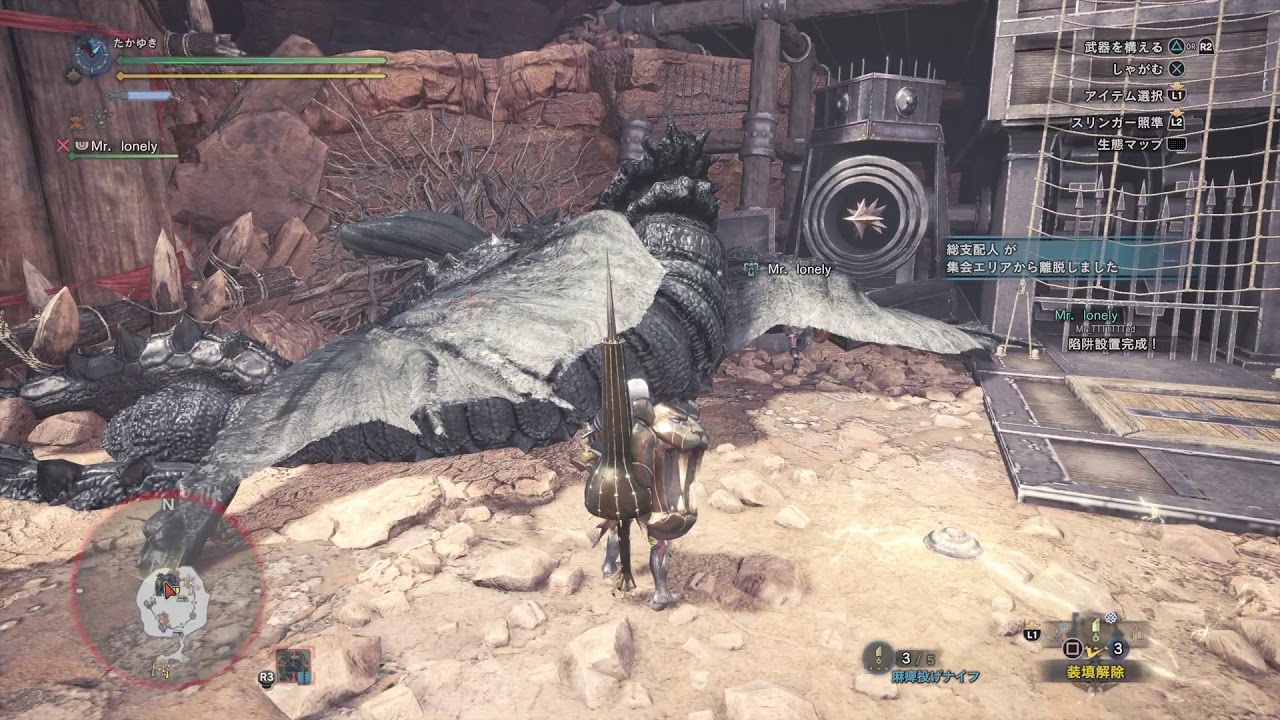Click the 陥阱設置完成 chat message
Screen dimensions: 1280x720
pos(1110,343)
